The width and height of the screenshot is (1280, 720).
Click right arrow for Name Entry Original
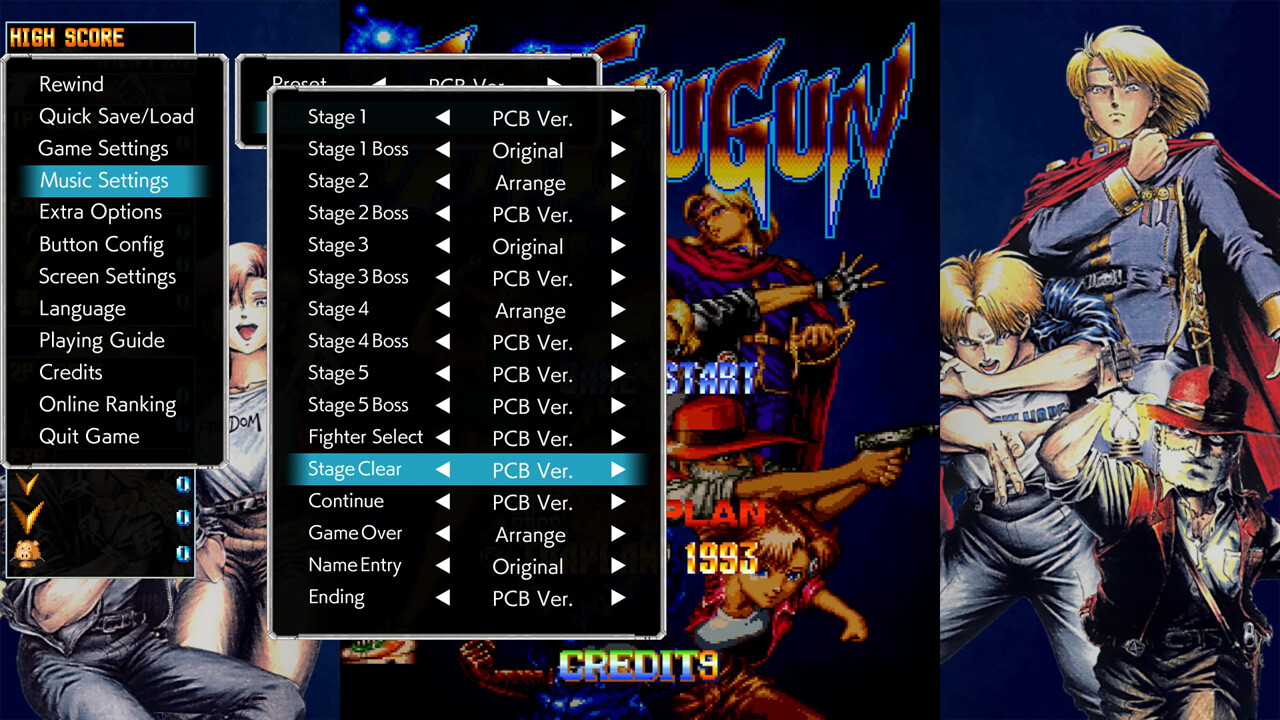click(x=618, y=566)
